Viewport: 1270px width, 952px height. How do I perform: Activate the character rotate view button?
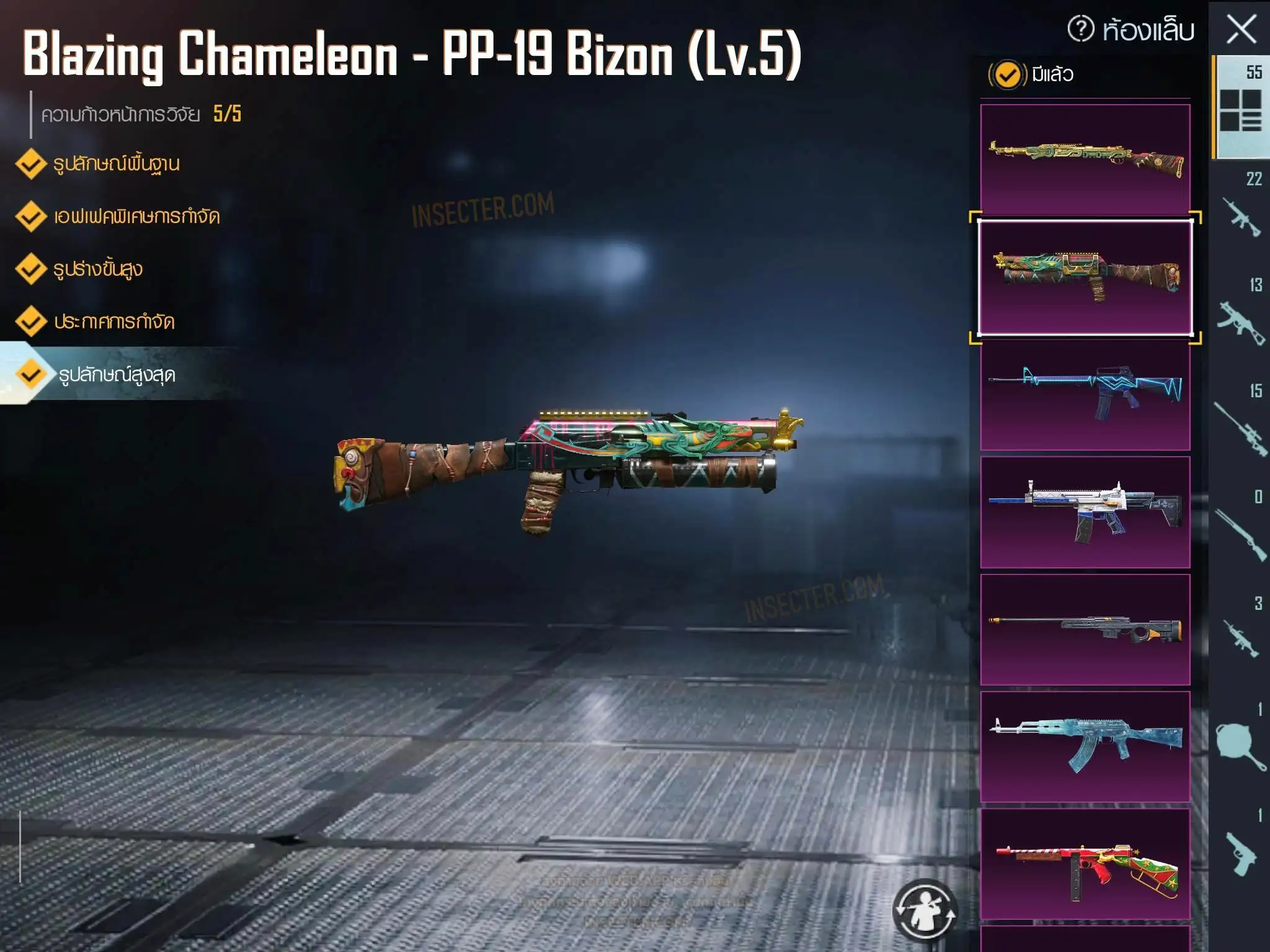coord(925,910)
